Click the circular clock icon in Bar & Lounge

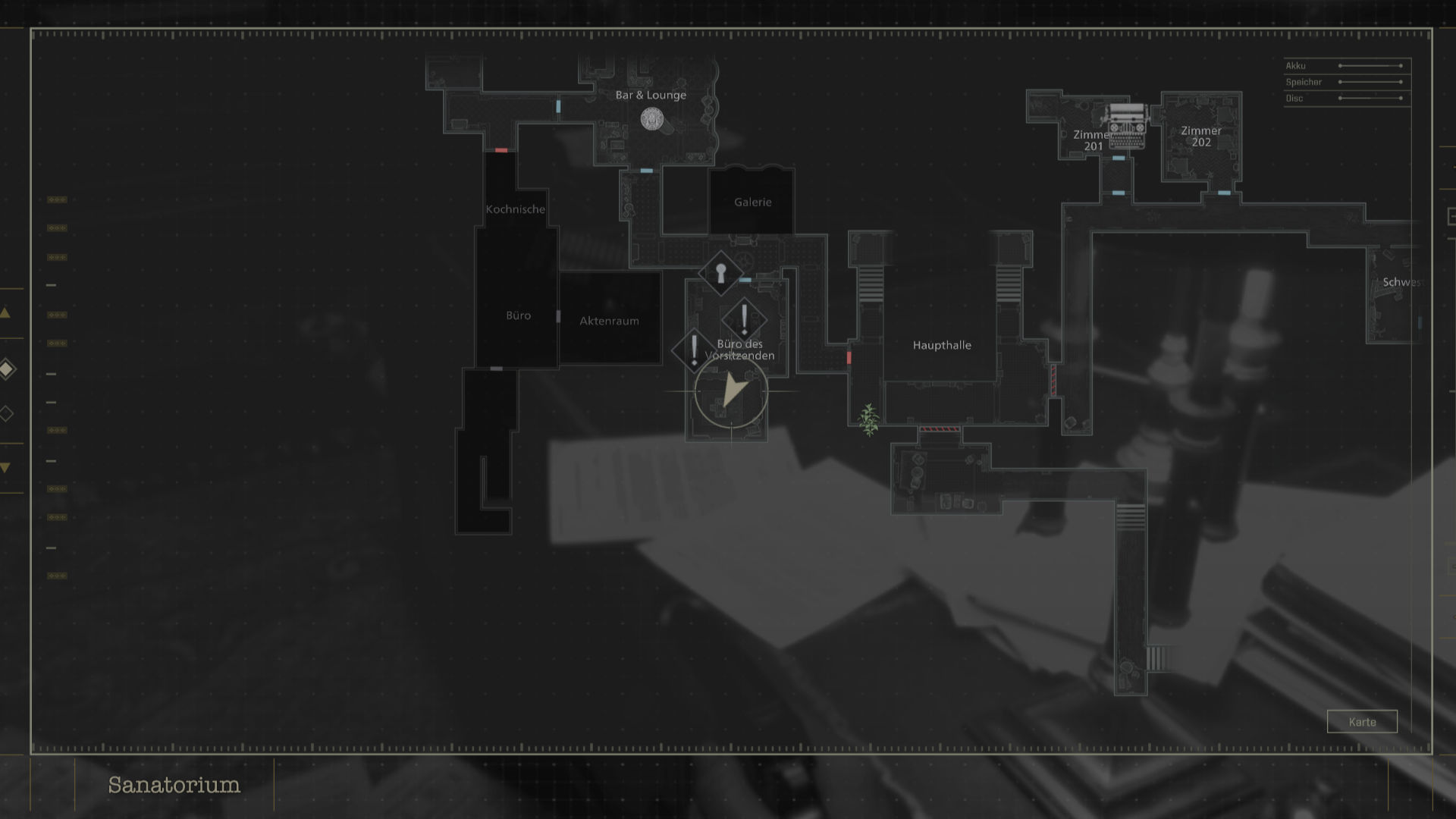653,119
